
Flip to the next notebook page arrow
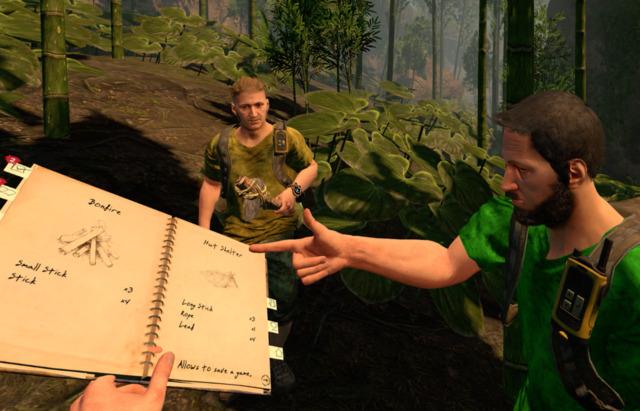pyautogui.click(x=264, y=380)
